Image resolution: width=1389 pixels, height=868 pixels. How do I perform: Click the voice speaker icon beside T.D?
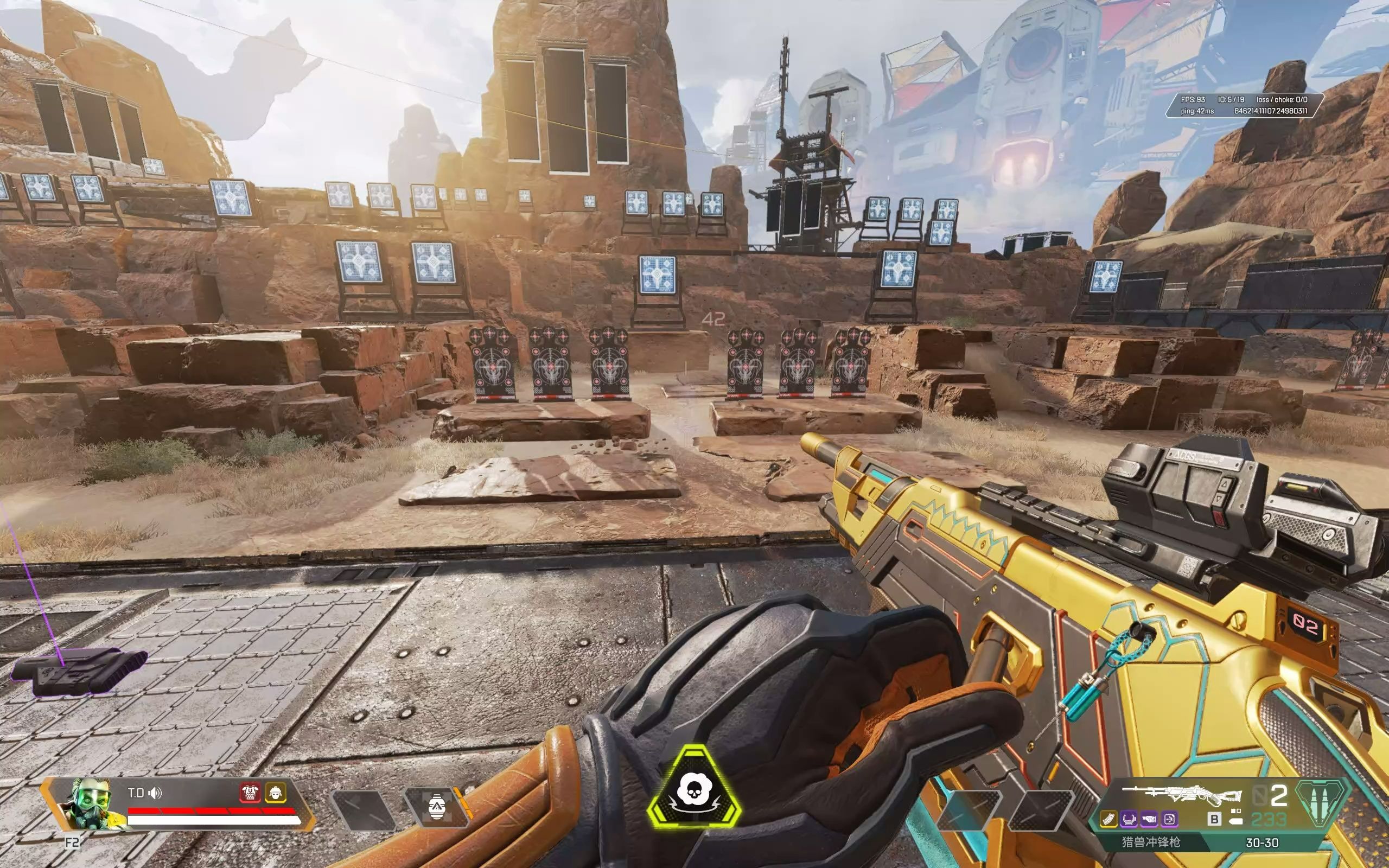pos(155,793)
